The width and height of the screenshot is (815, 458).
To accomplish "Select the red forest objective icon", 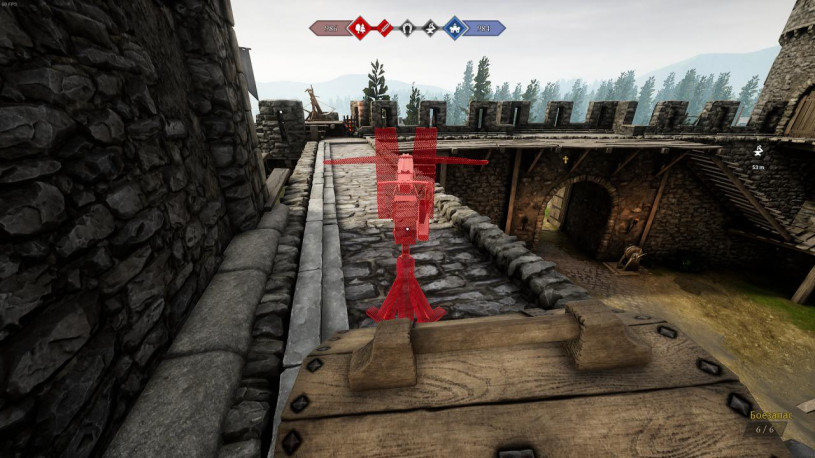I will pyautogui.click(x=358, y=28).
